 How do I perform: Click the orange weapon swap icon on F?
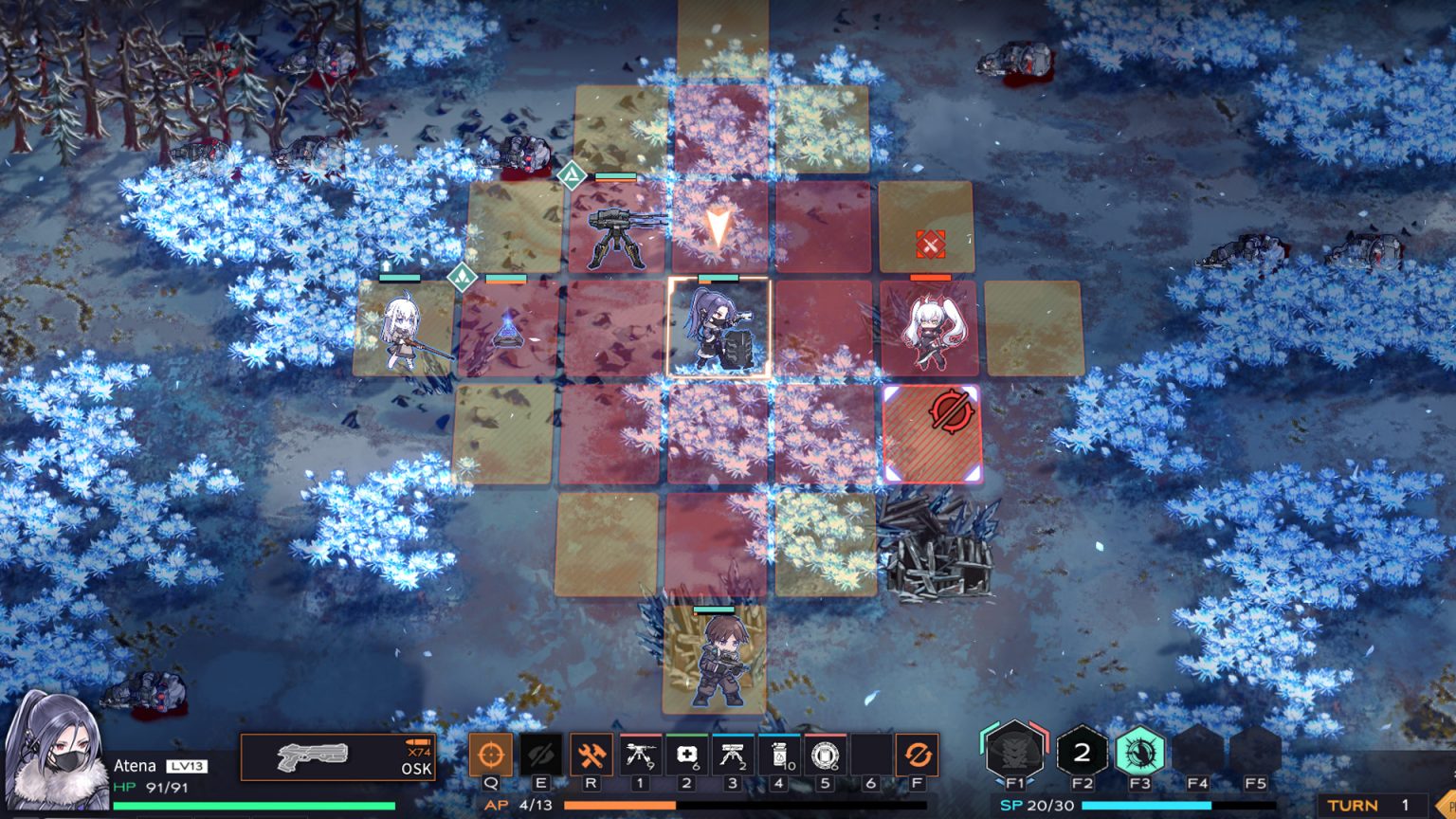coord(916,754)
